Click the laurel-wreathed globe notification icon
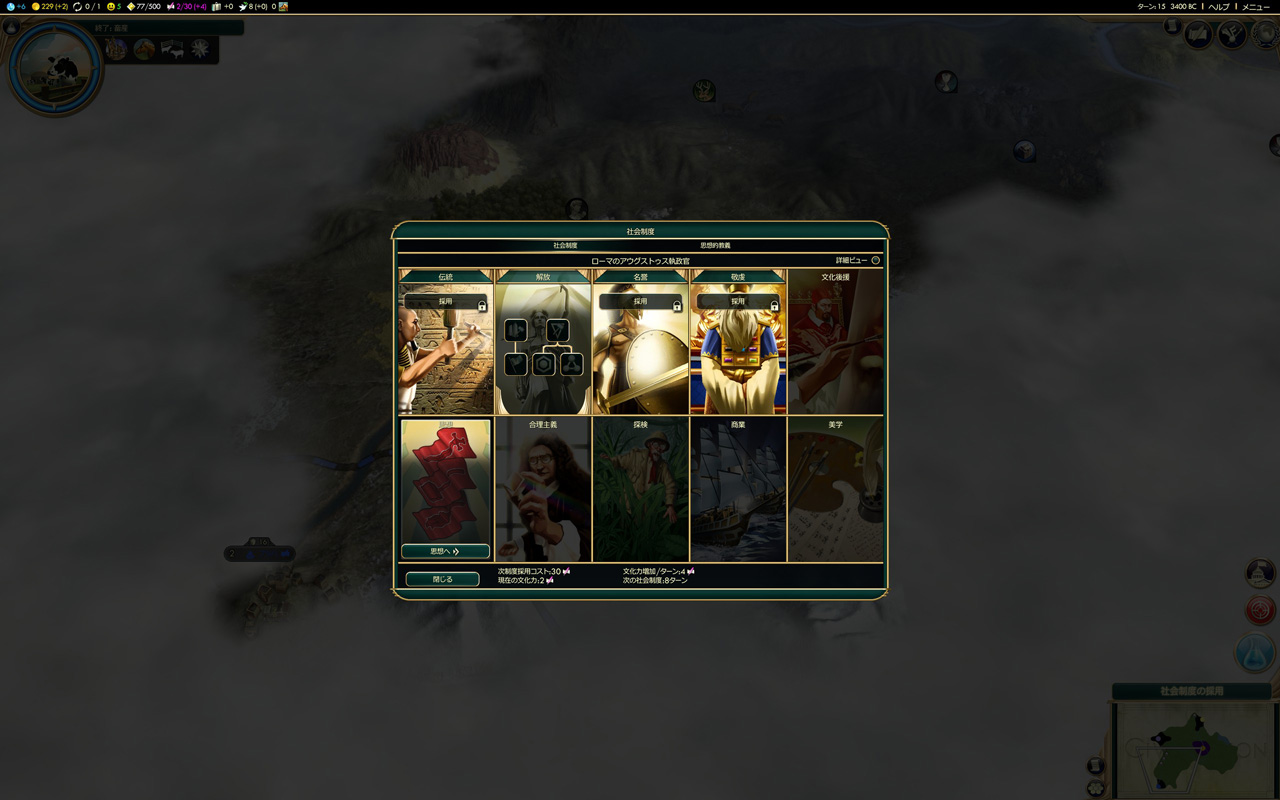Screen dimensions: 1280x800 [1266, 35]
